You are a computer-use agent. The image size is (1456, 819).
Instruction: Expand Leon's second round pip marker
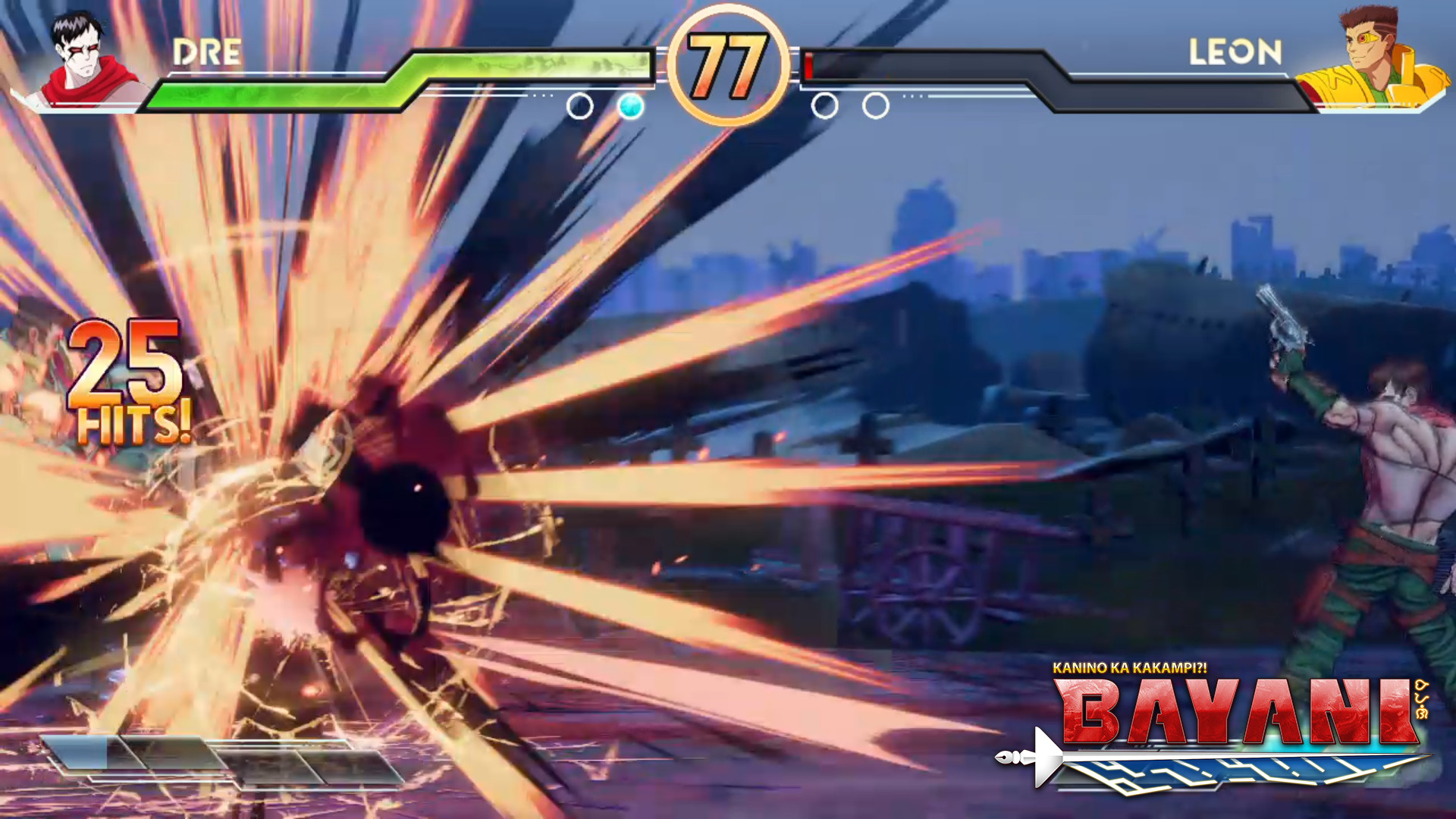(876, 106)
